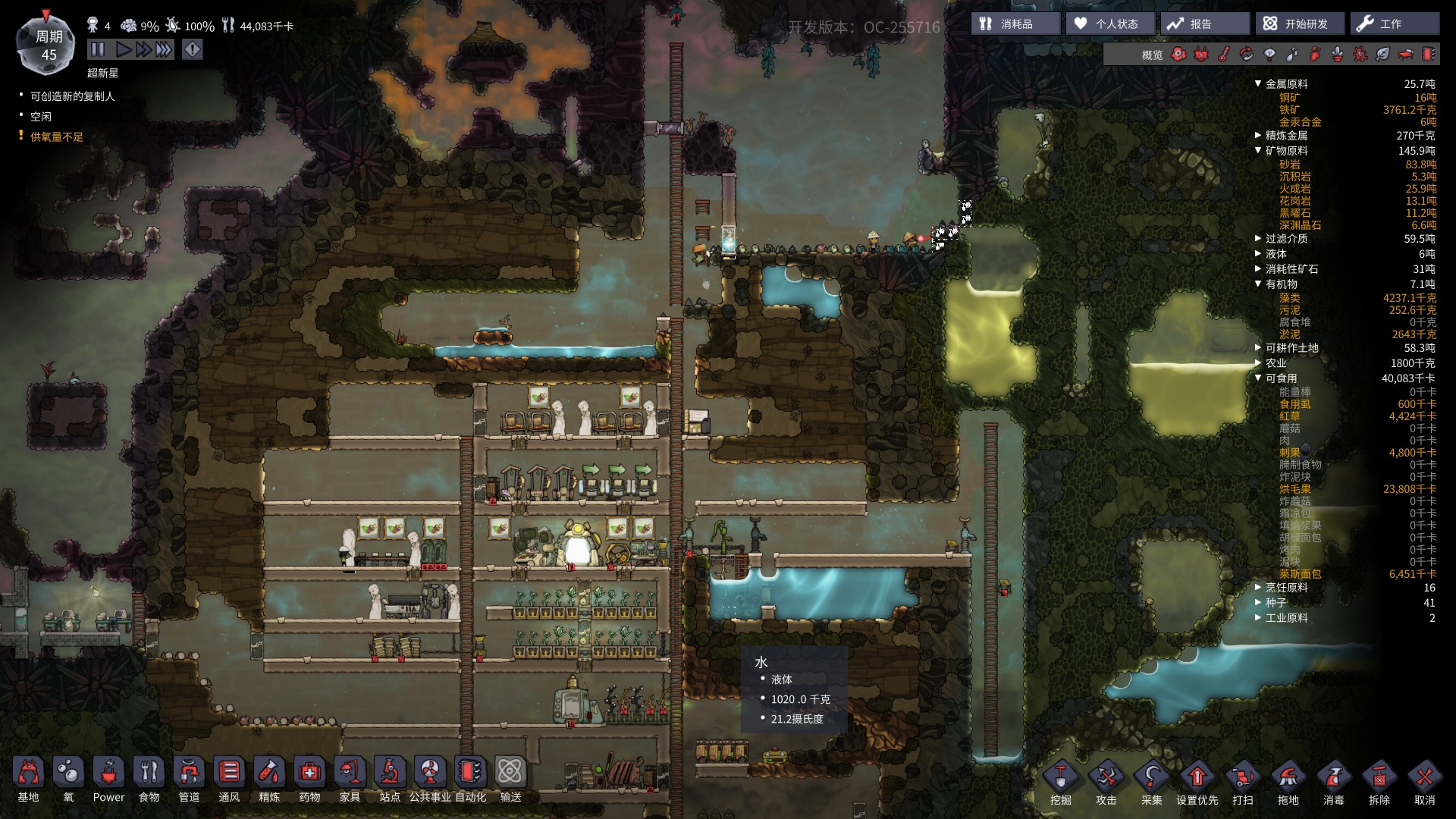Show the 报告 reports panel
This screenshot has width=1456, height=819.
tap(1204, 24)
